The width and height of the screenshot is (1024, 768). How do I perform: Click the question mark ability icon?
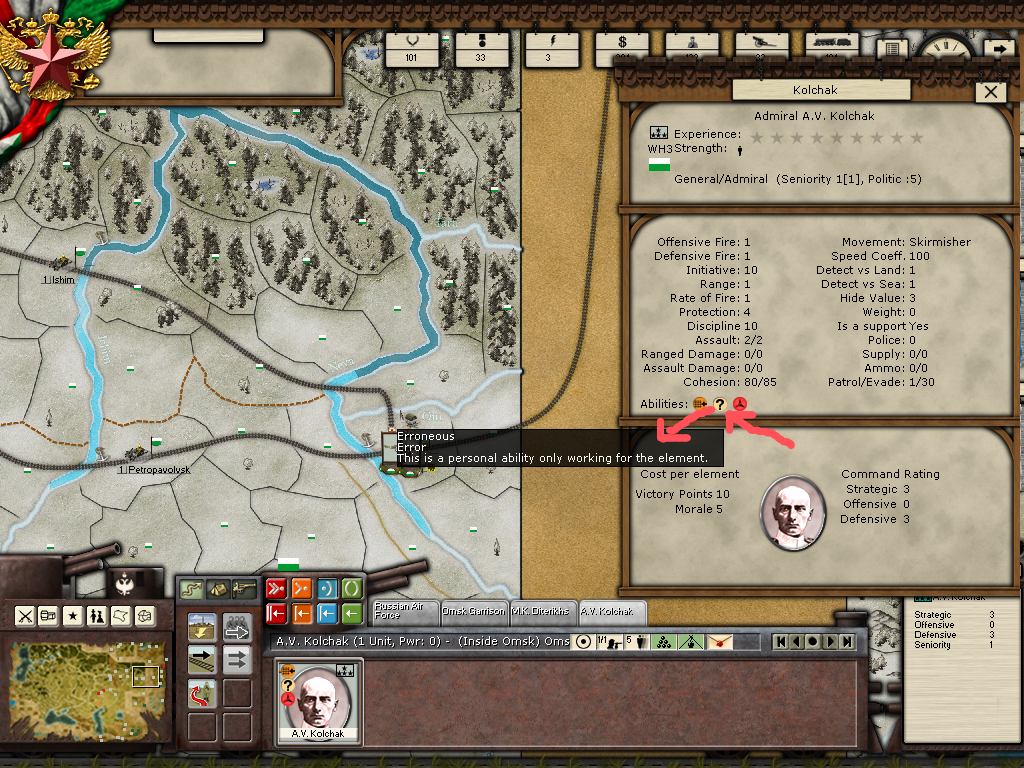coord(719,404)
